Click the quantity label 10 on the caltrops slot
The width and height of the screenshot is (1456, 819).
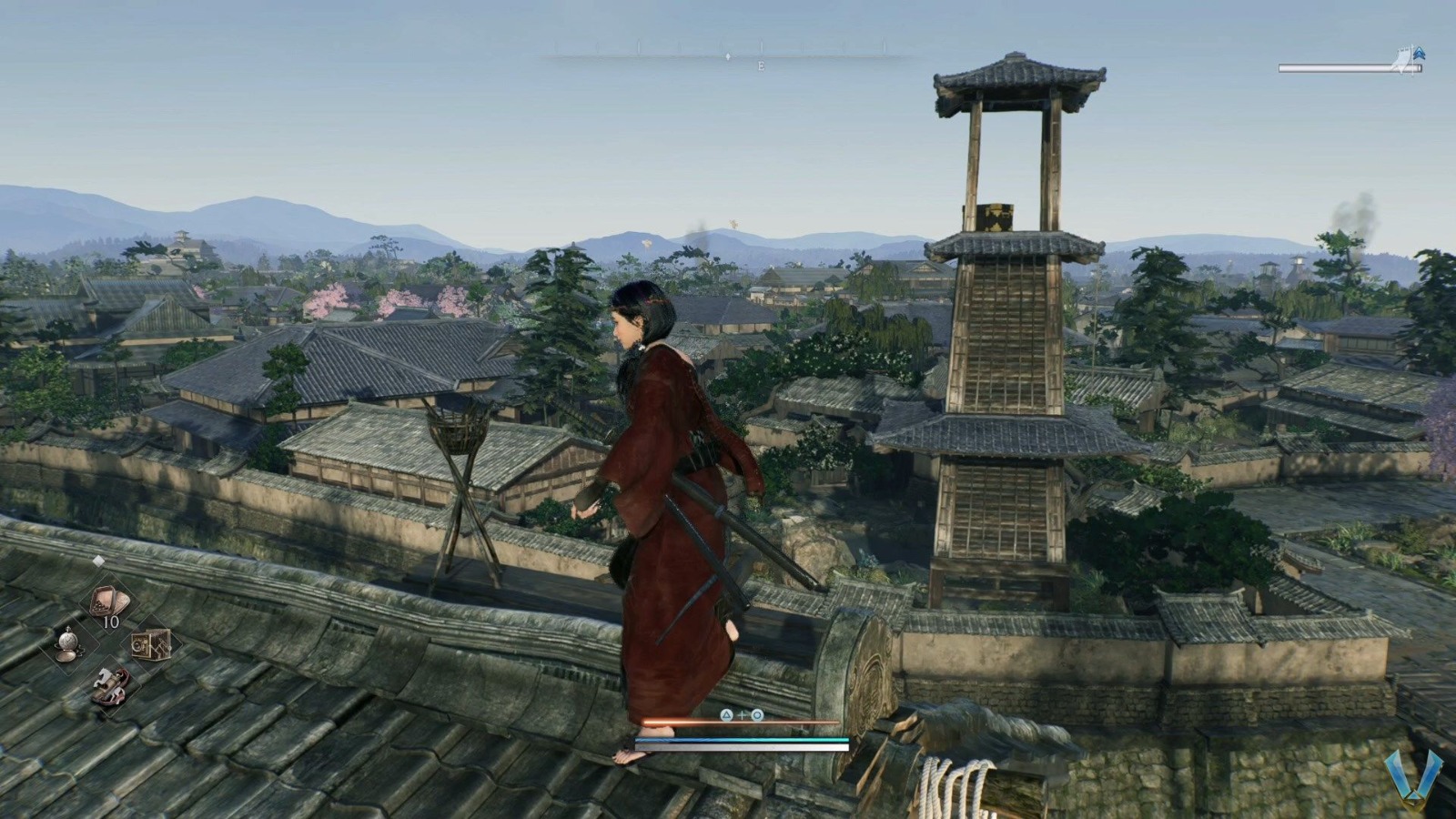tap(111, 622)
